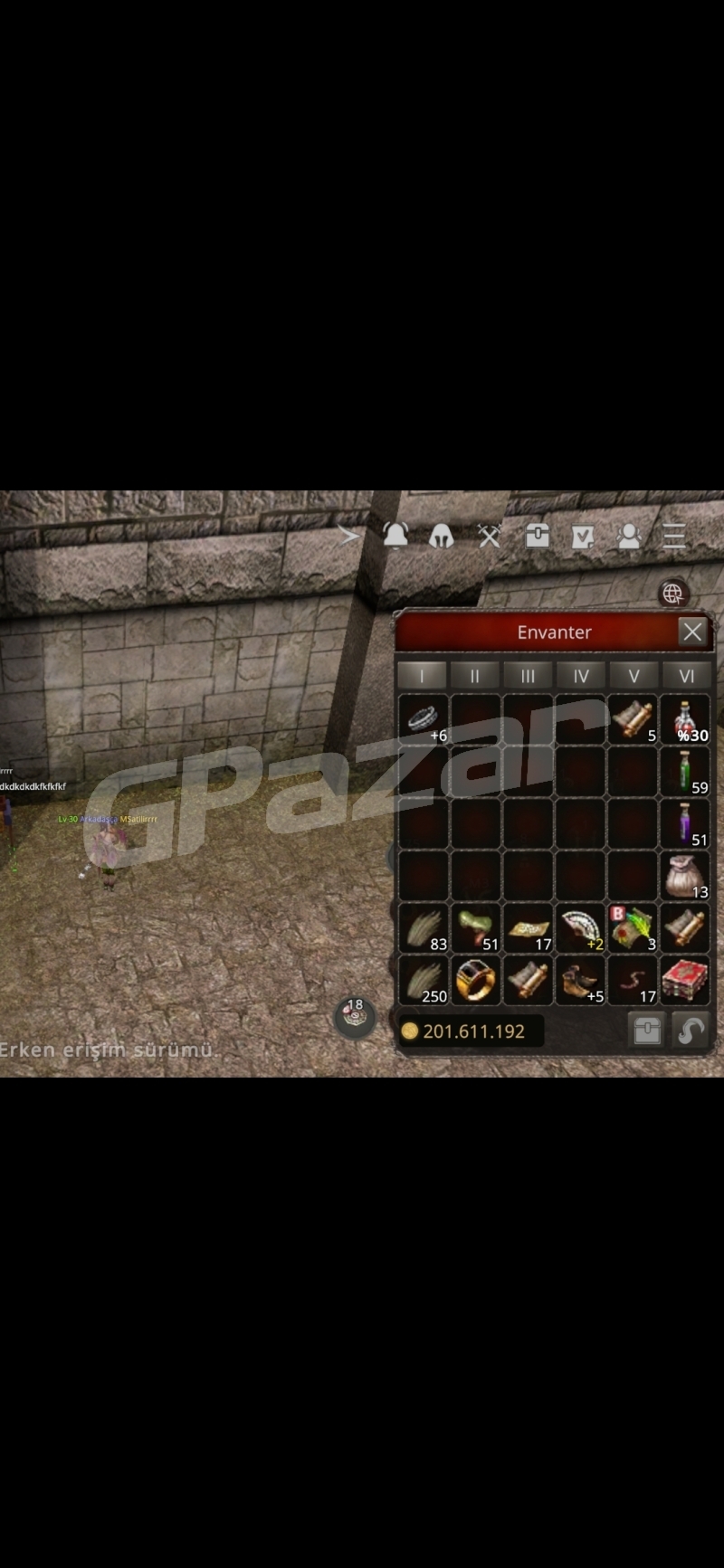Image resolution: width=724 pixels, height=1568 pixels.
Task: Click the gold ring item slot
Action: (475, 981)
